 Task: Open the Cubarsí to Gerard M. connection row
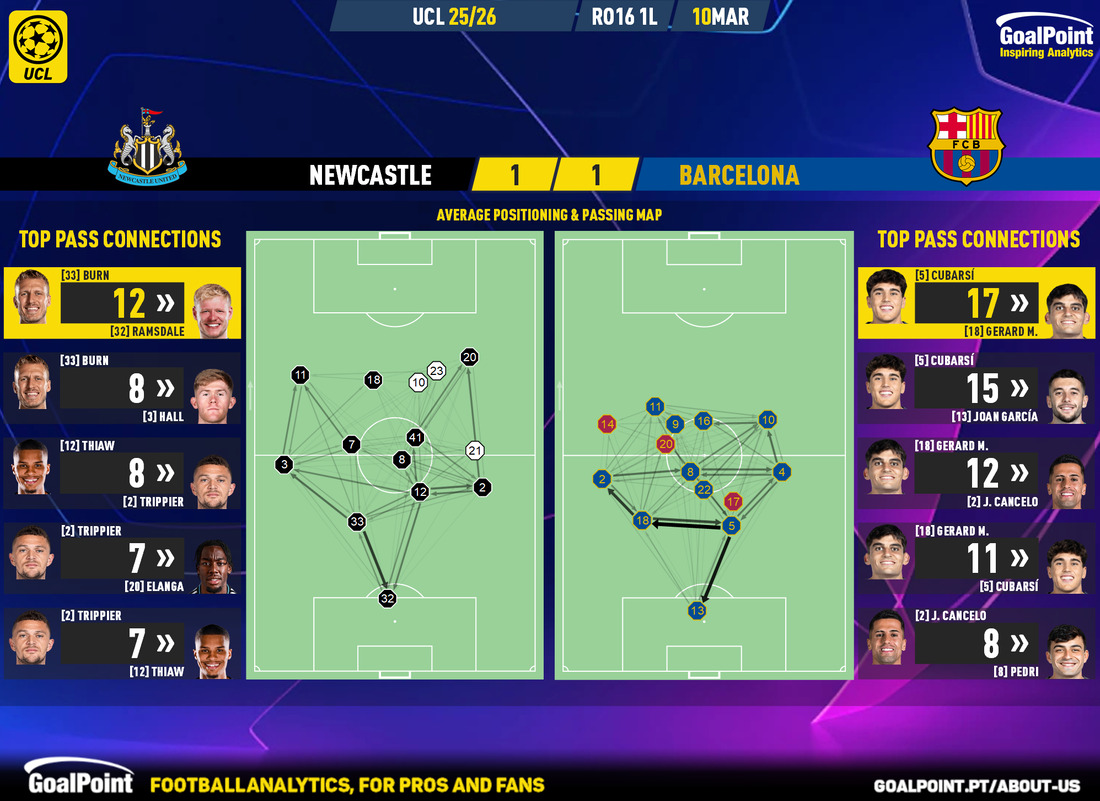[976, 303]
